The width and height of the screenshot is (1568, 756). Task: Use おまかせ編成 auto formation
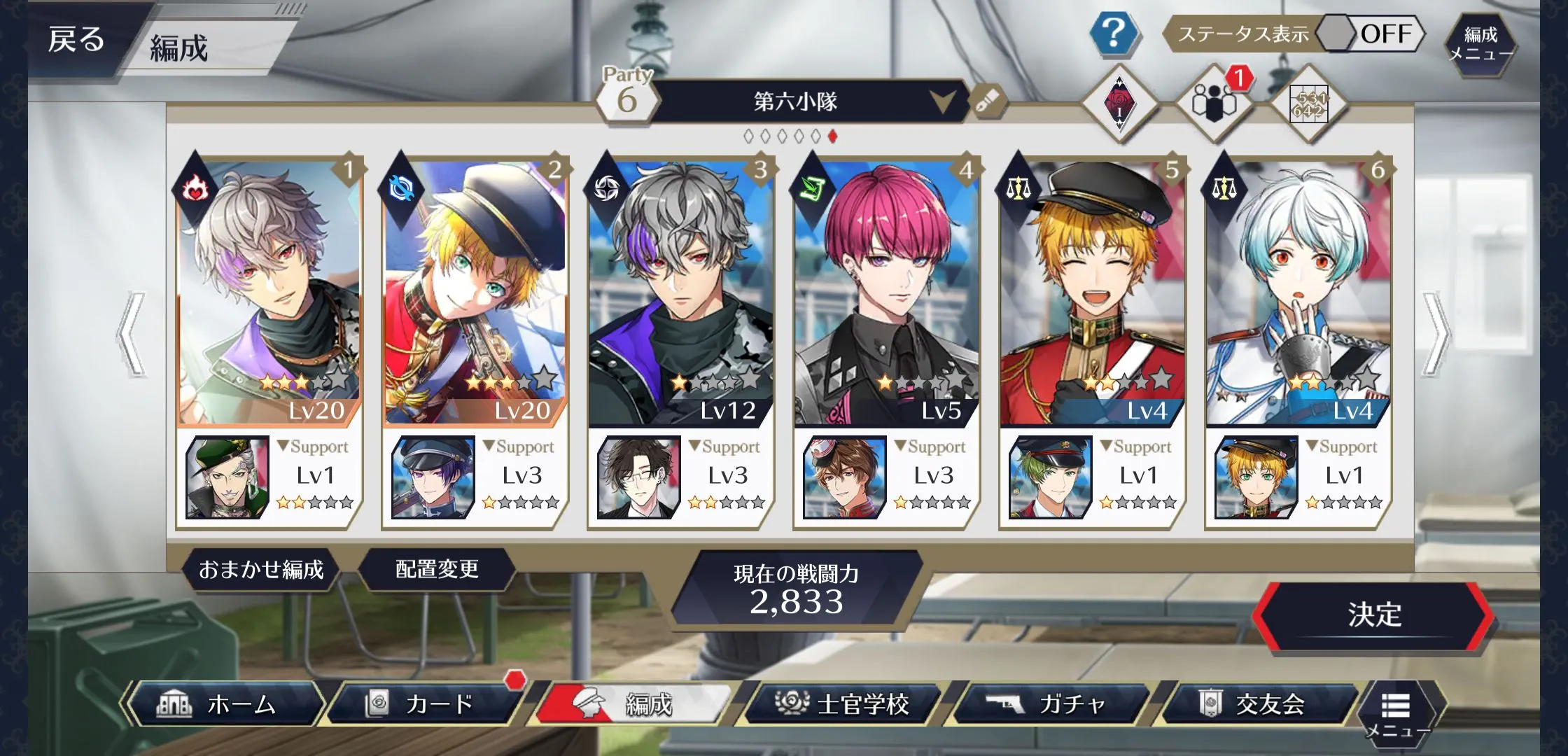coord(260,570)
